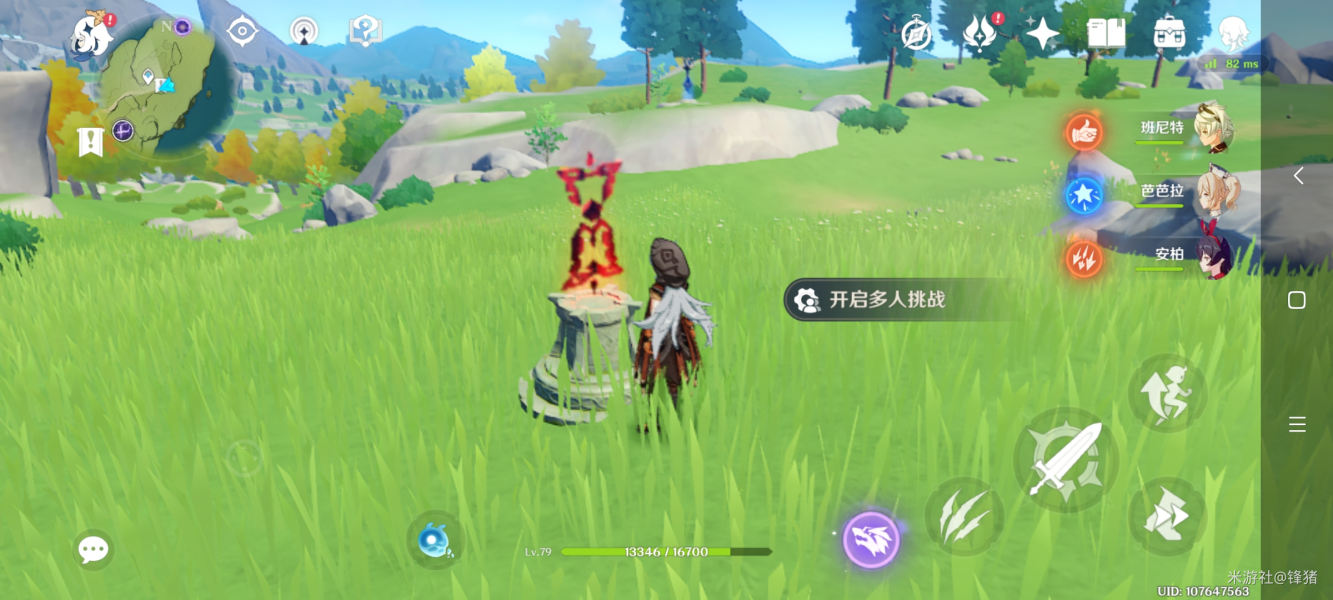Image resolution: width=1333 pixels, height=600 pixels.
Task: Open the Wish star icon
Action: tap(1042, 34)
